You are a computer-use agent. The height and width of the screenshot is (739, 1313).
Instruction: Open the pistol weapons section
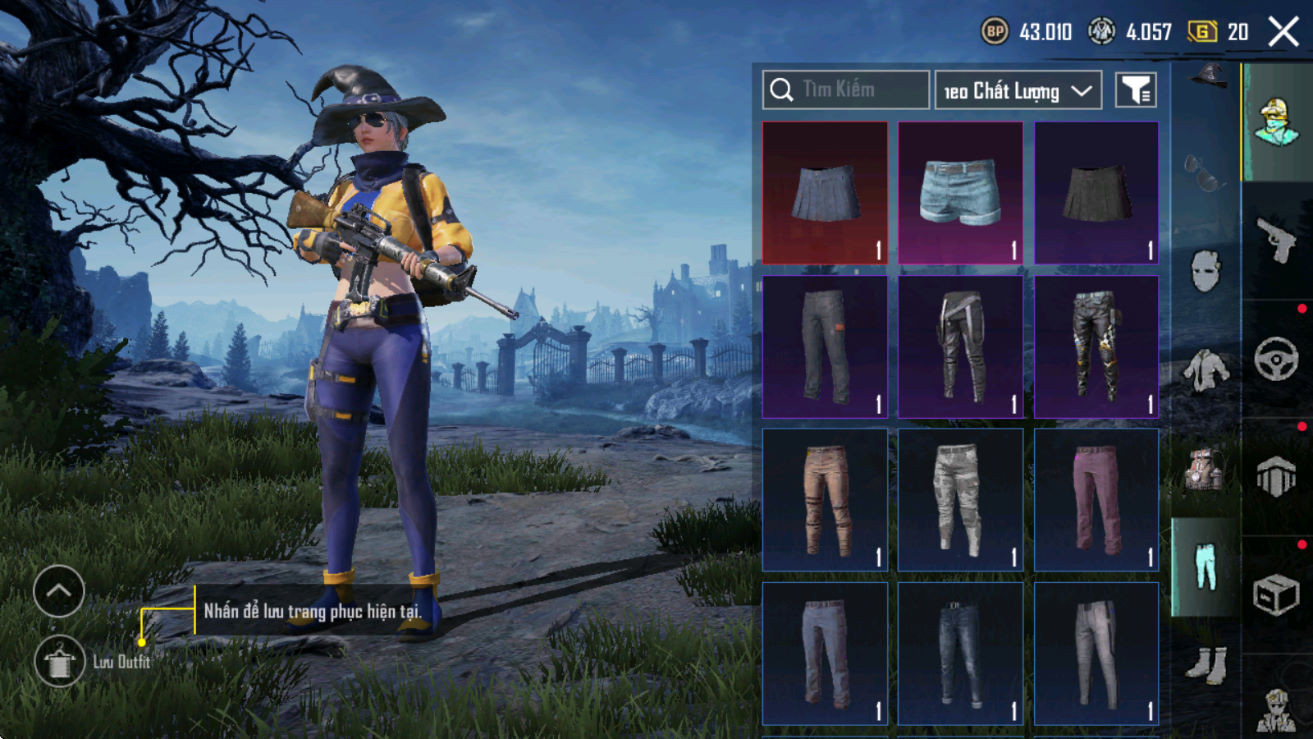[x=1276, y=240]
